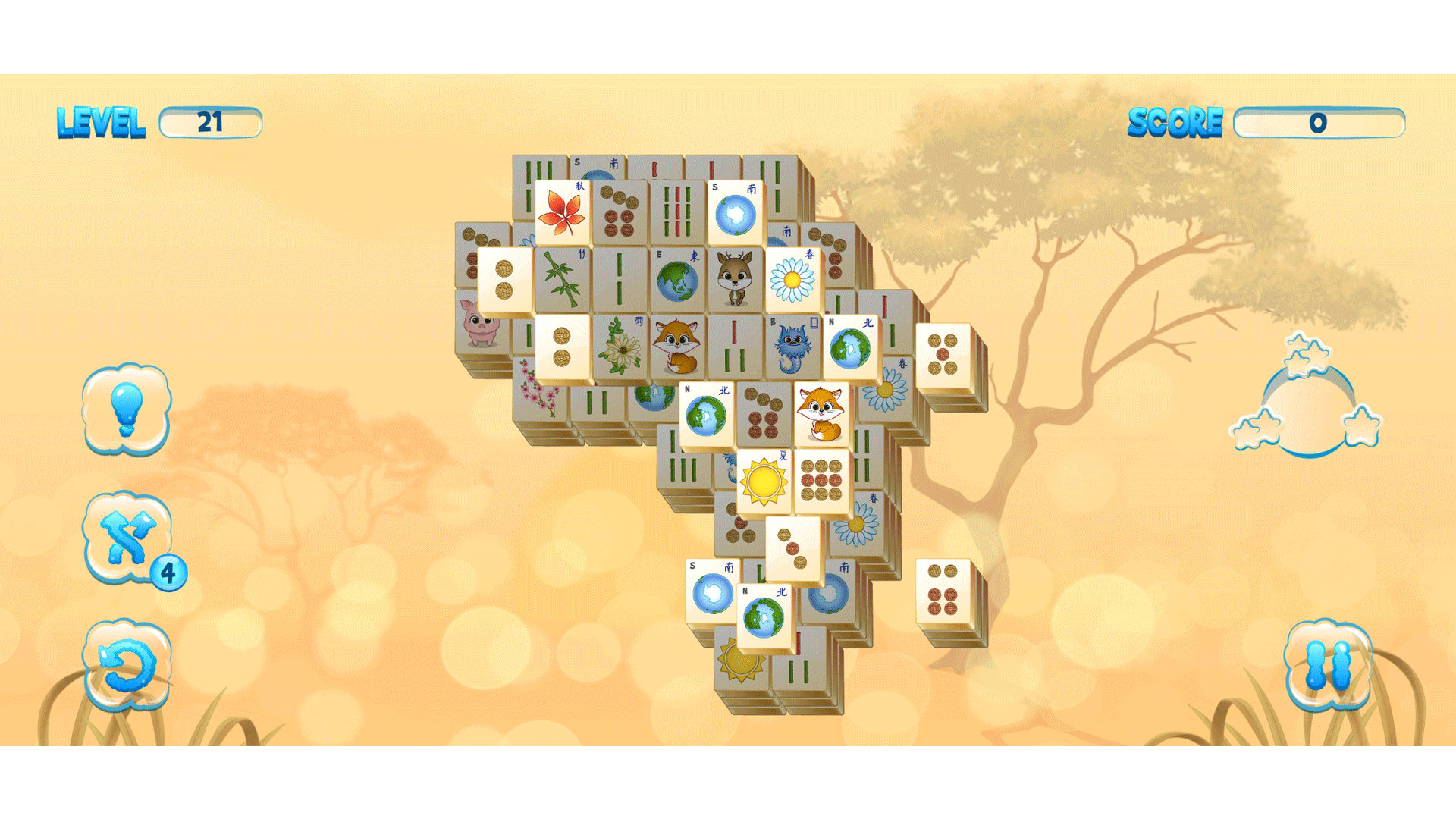
Task: Select the bamboo plant tile
Action: pos(565,281)
